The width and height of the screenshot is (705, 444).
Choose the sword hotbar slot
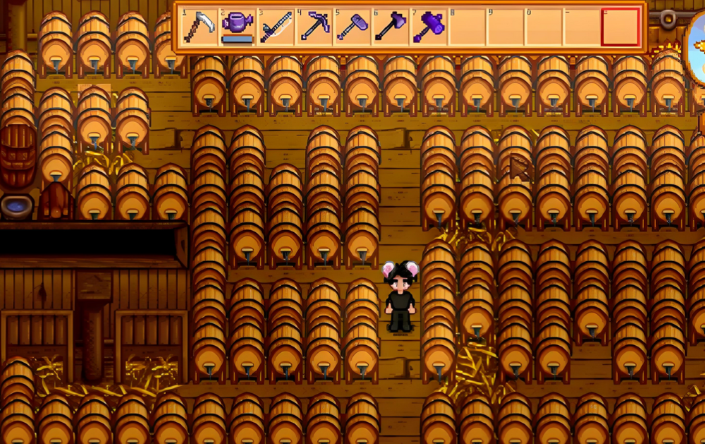point(276,27)
